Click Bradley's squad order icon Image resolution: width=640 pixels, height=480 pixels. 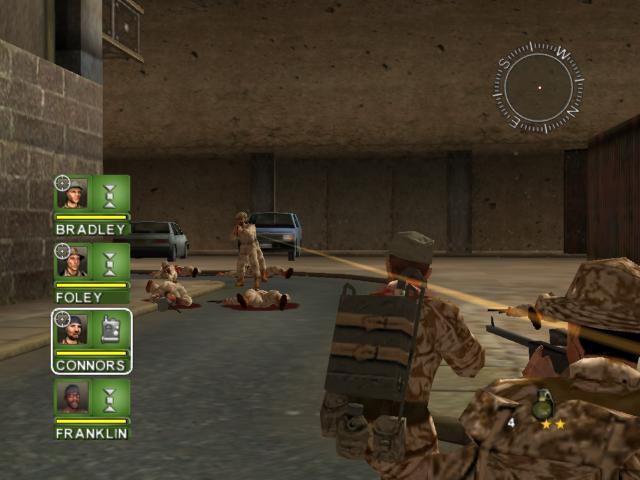pyautogui.click(x=110, y=193)
